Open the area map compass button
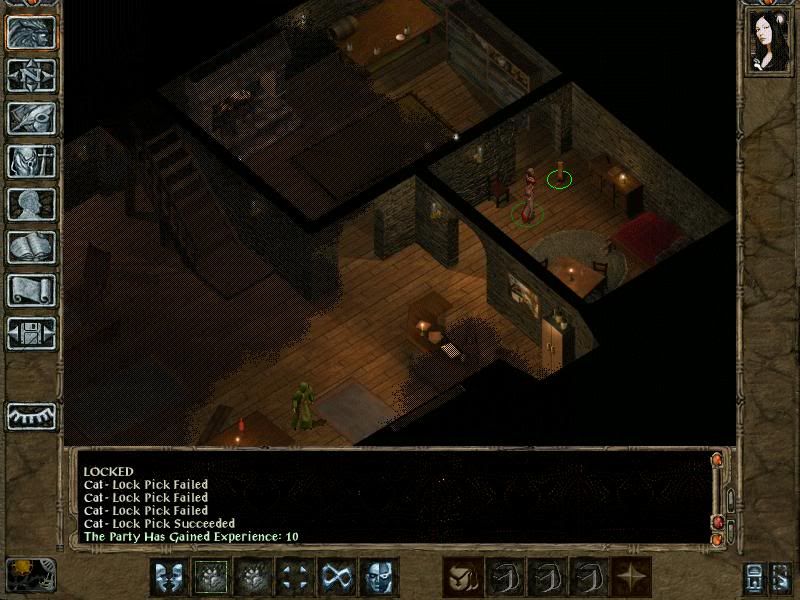The image size is (800, 600). coord(31,75)
